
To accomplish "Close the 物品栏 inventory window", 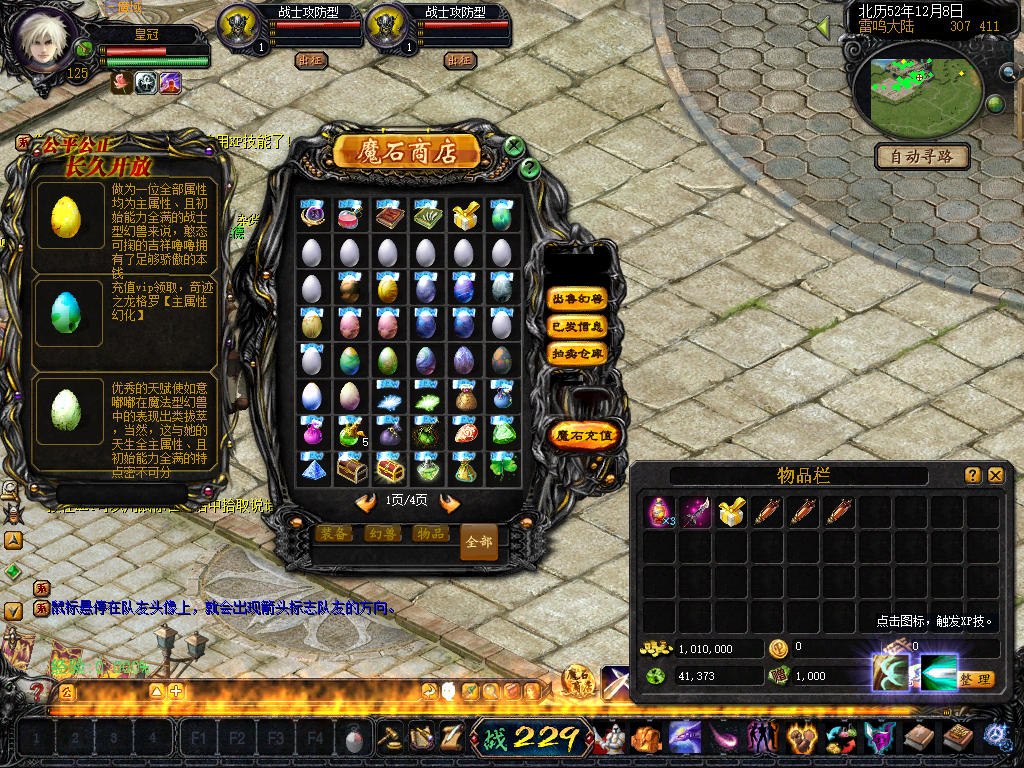I will point(995,475).
